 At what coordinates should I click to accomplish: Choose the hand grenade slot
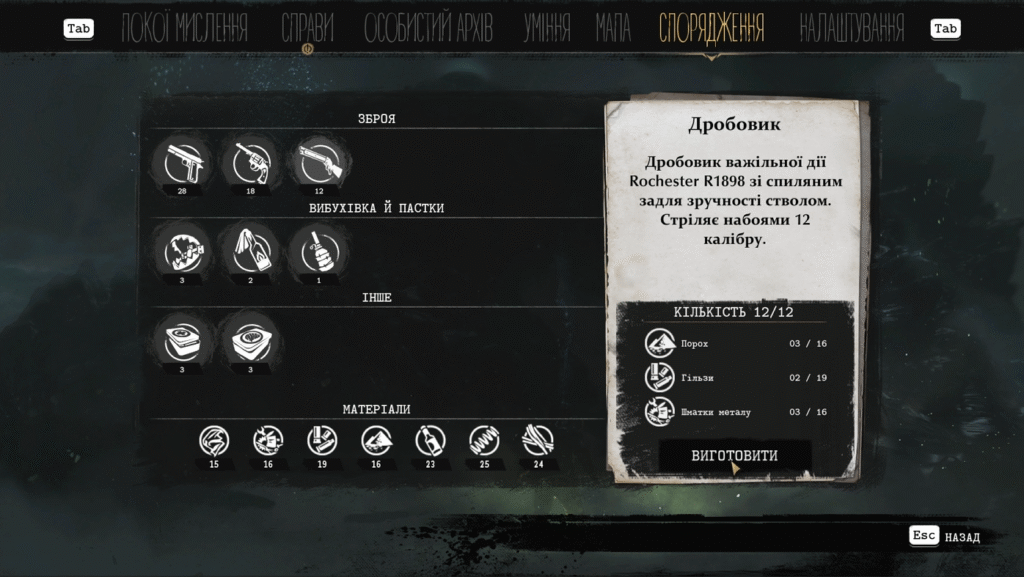pos(319,251)
